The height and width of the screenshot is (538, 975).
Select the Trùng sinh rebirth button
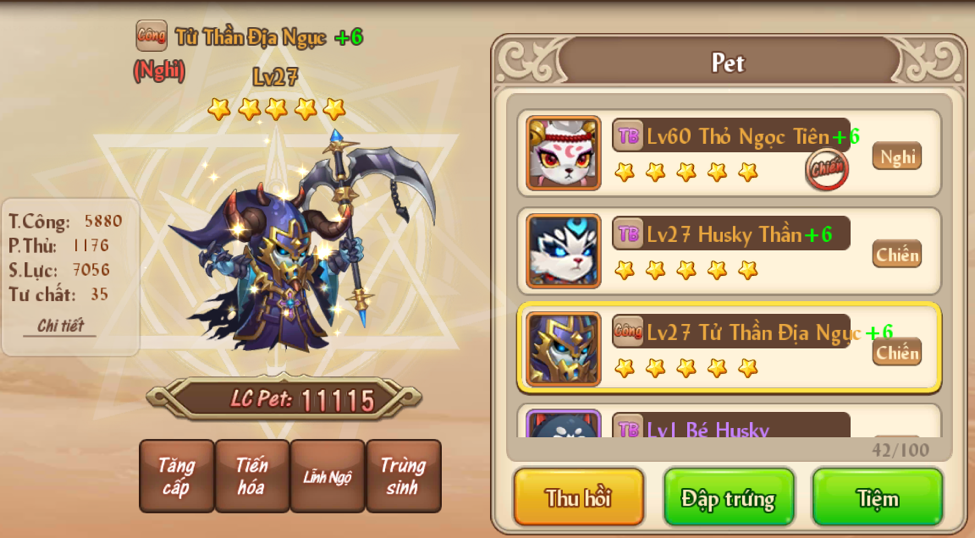pos(403,476)
